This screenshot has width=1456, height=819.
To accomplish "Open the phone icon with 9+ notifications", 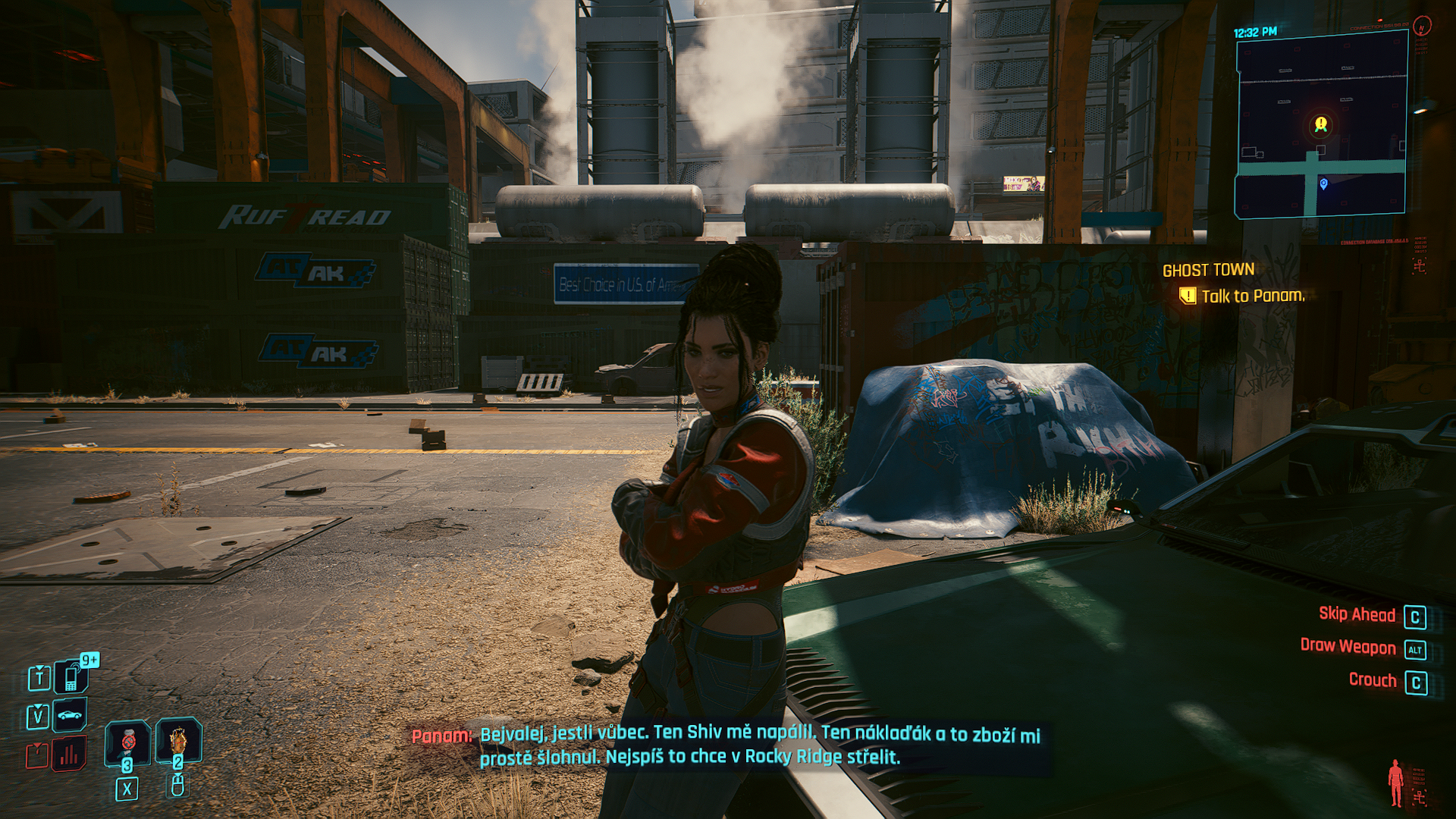I will point(71,676).
